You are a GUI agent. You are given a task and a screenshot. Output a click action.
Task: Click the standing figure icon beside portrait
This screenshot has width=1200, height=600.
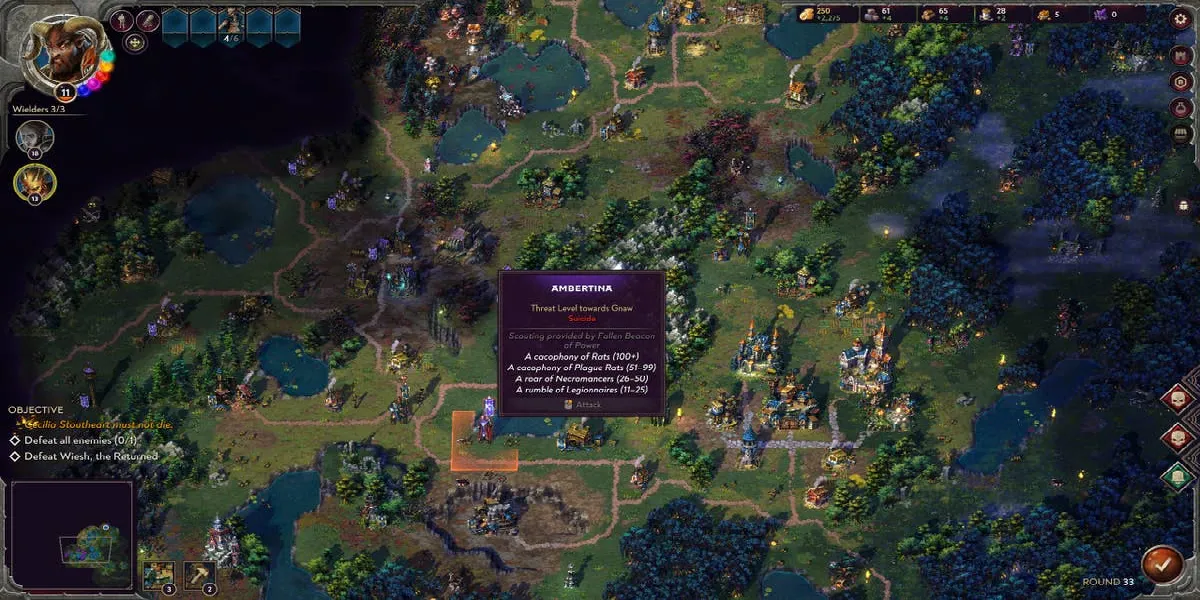pyautogui.click(x=122, y=21)
